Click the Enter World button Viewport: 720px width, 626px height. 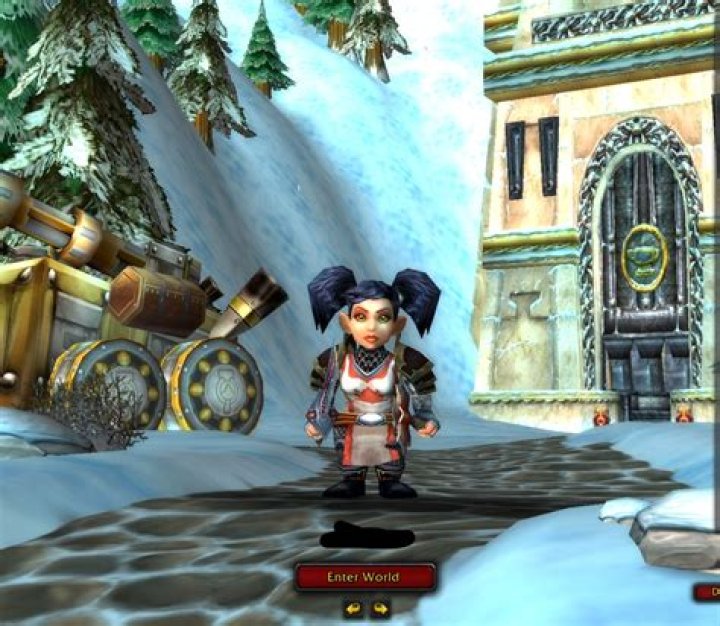click(x=365, y=577)
